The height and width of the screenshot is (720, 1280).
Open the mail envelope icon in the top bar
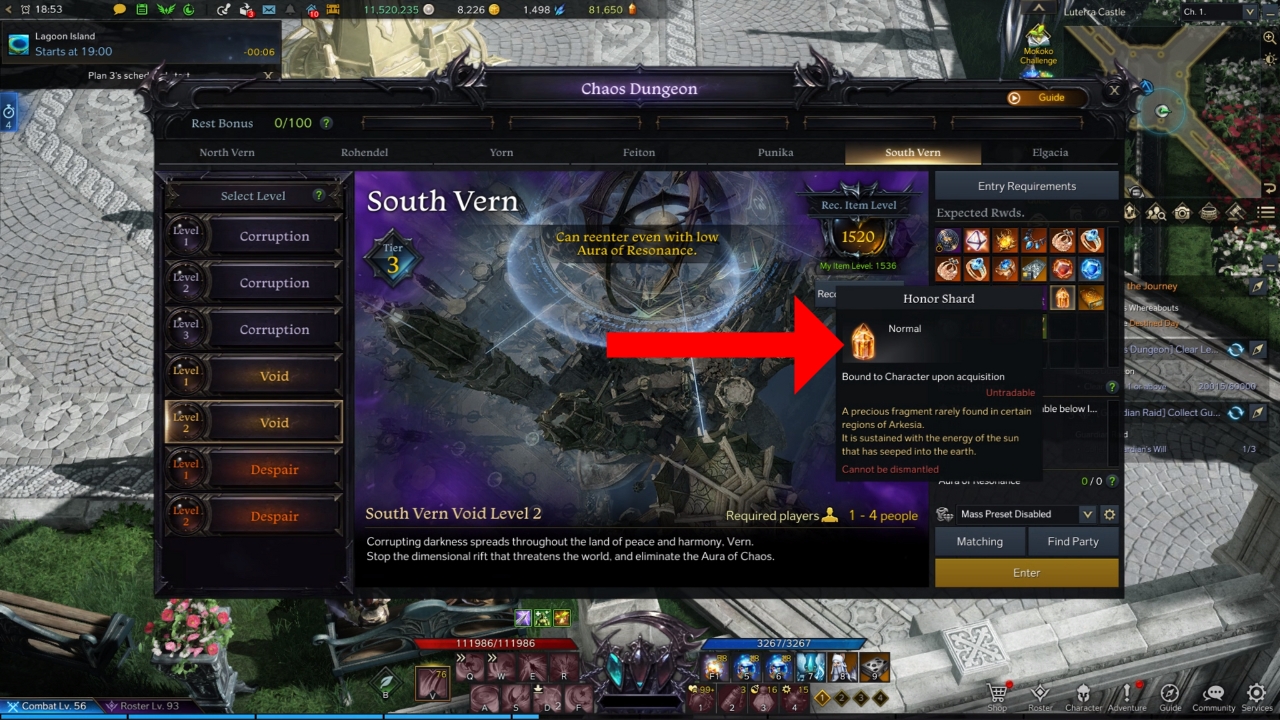click(x=269, y=9)
